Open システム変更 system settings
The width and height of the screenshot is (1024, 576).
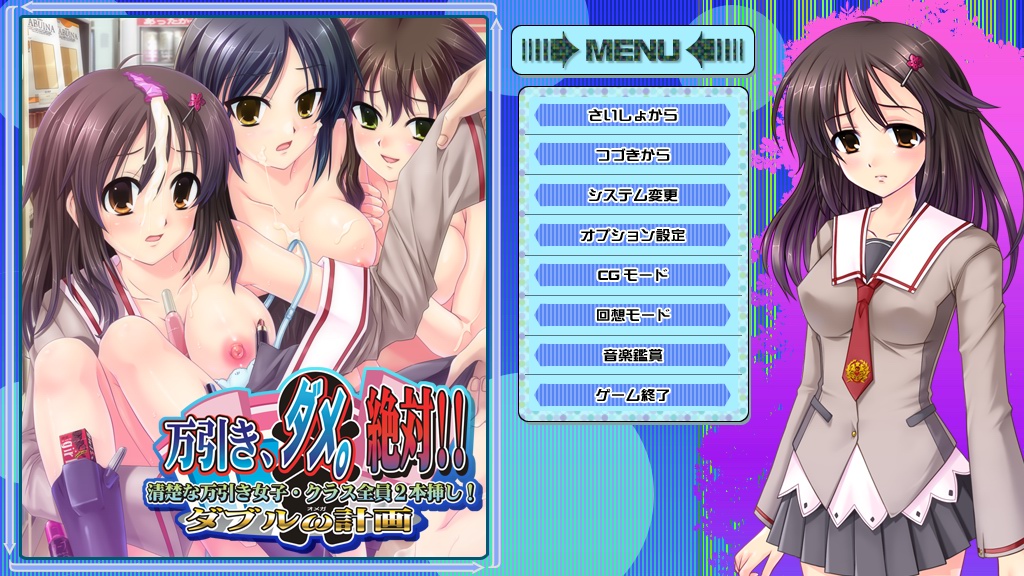tap(632, 195)
